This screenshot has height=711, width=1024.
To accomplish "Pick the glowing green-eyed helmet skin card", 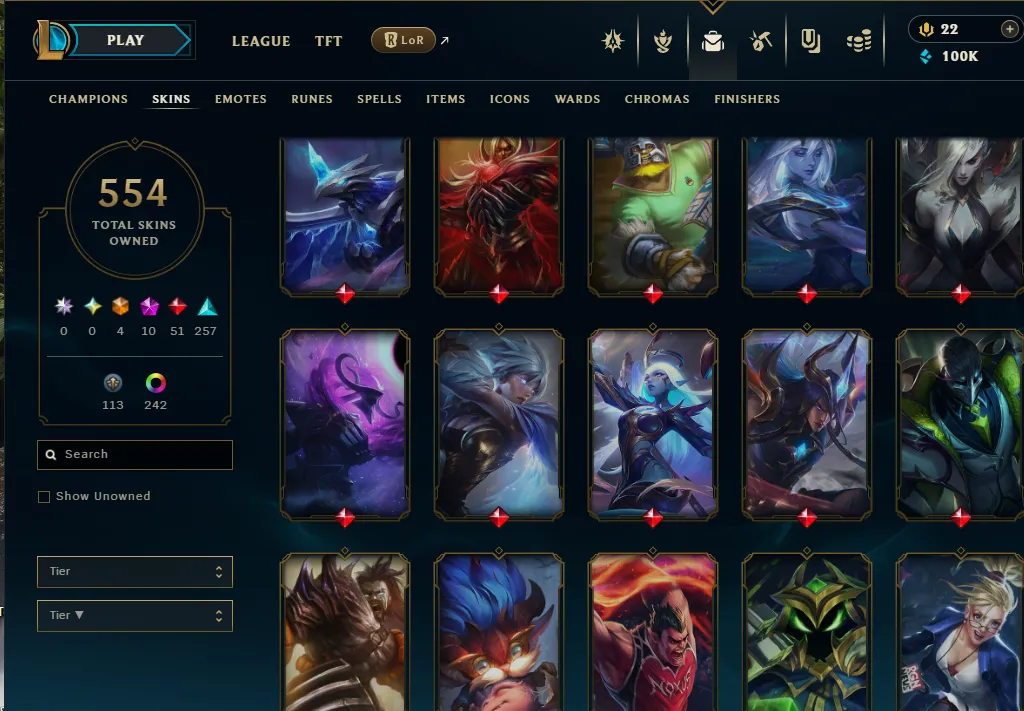I will point(807,630).
